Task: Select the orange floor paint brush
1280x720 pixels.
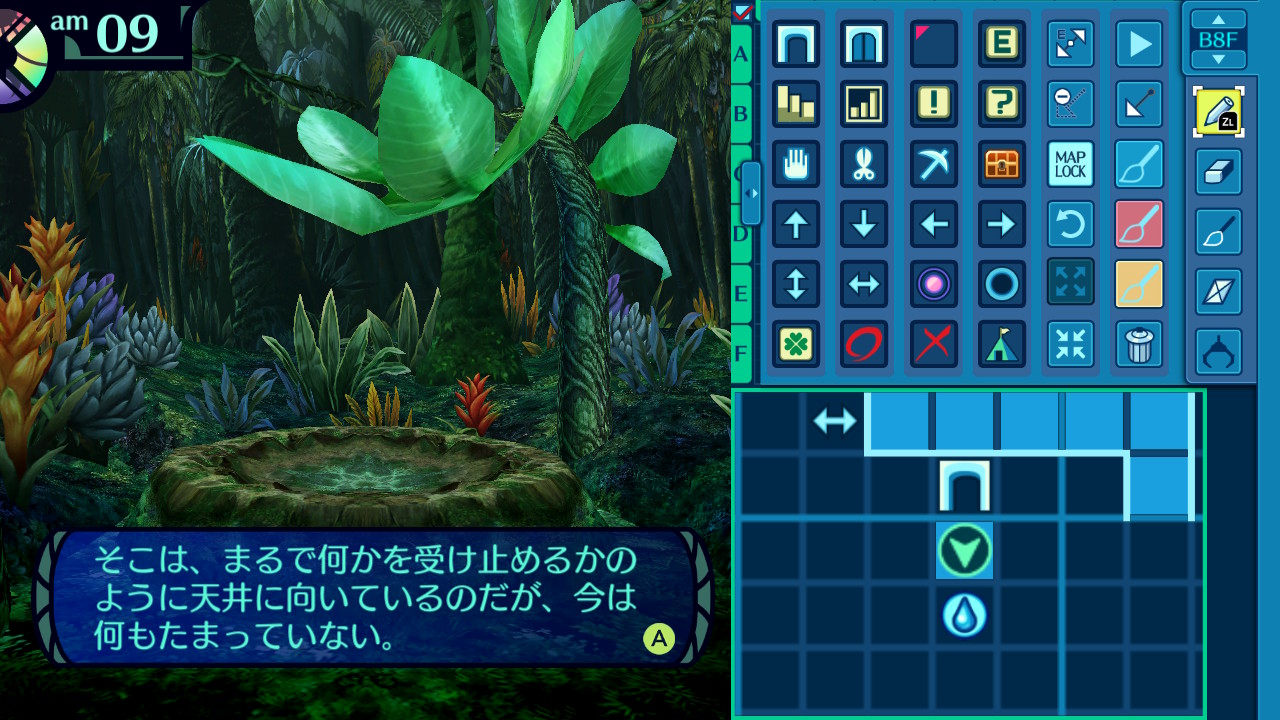Action: tap(1139, 284)
